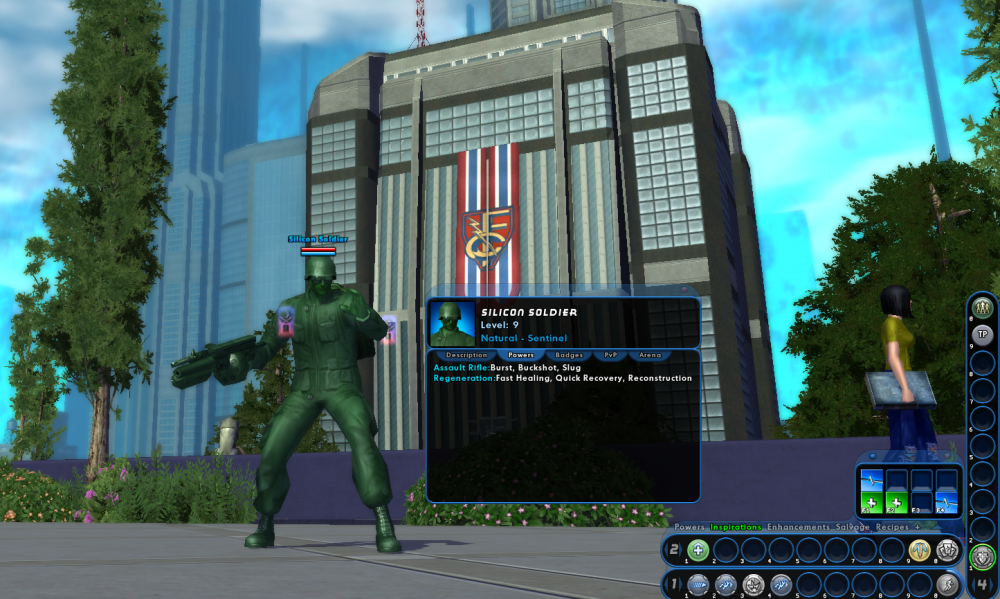The image size is (1000, 599).
Task: Activate the green plus power in tray 2
Action: 698,549
